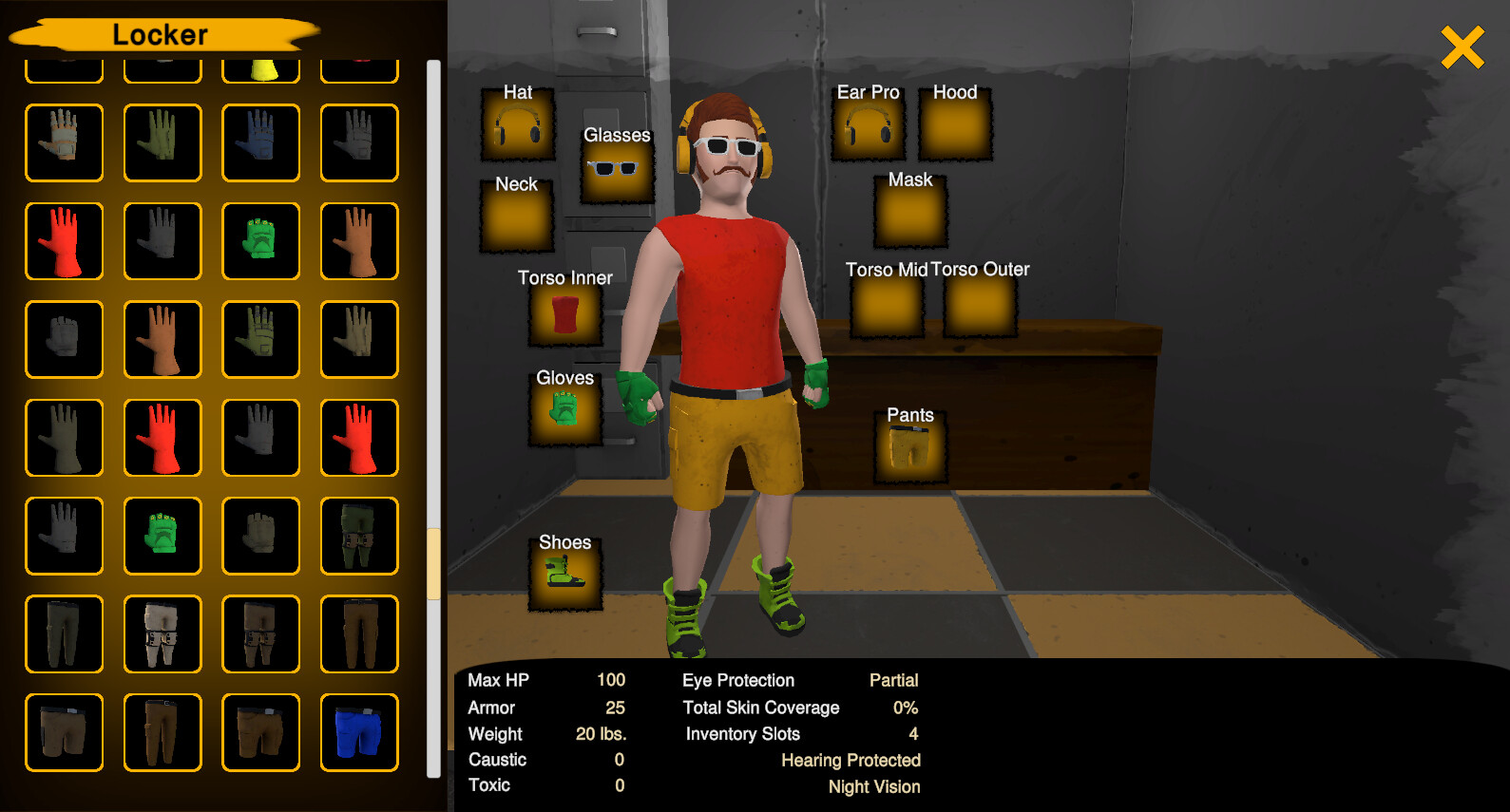
Task: Open the Hat equipment slot showing headphones
Action: 517,128
